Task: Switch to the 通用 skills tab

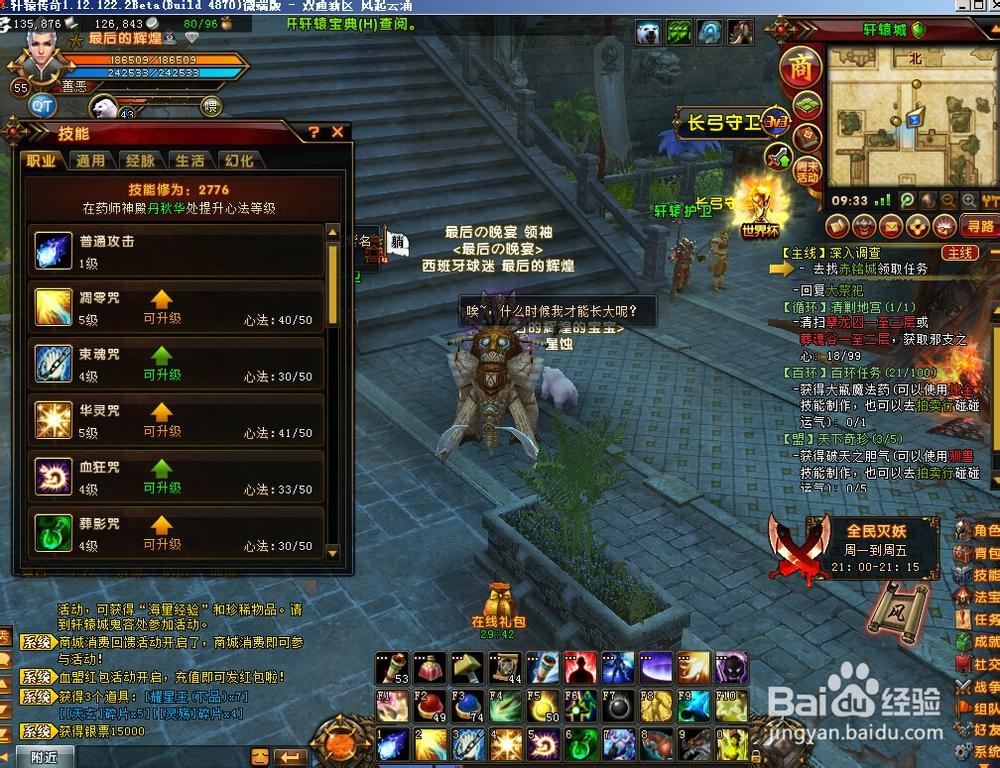Action: 90,160
